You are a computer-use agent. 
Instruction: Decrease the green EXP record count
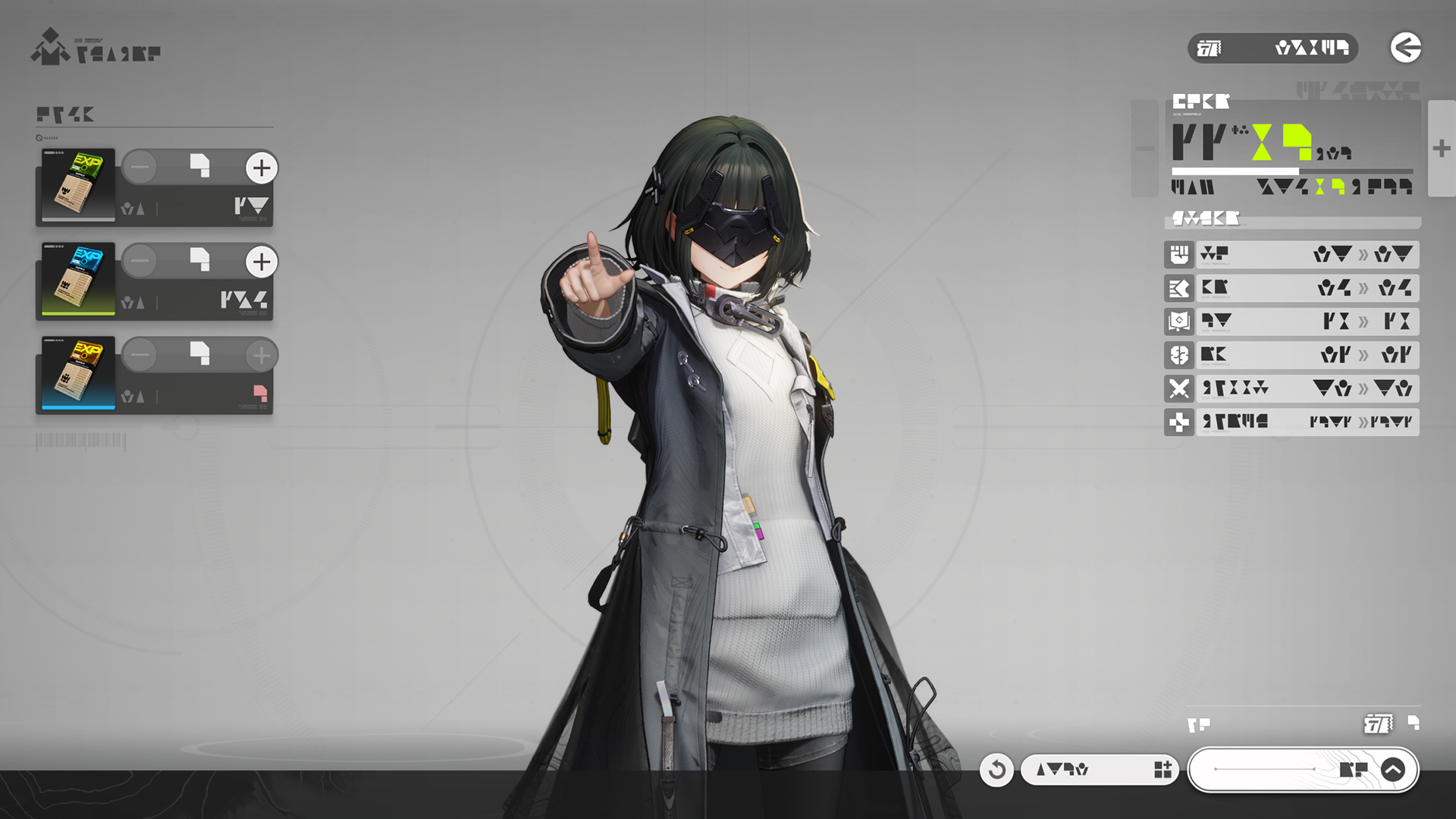click(x=140, y=168)
